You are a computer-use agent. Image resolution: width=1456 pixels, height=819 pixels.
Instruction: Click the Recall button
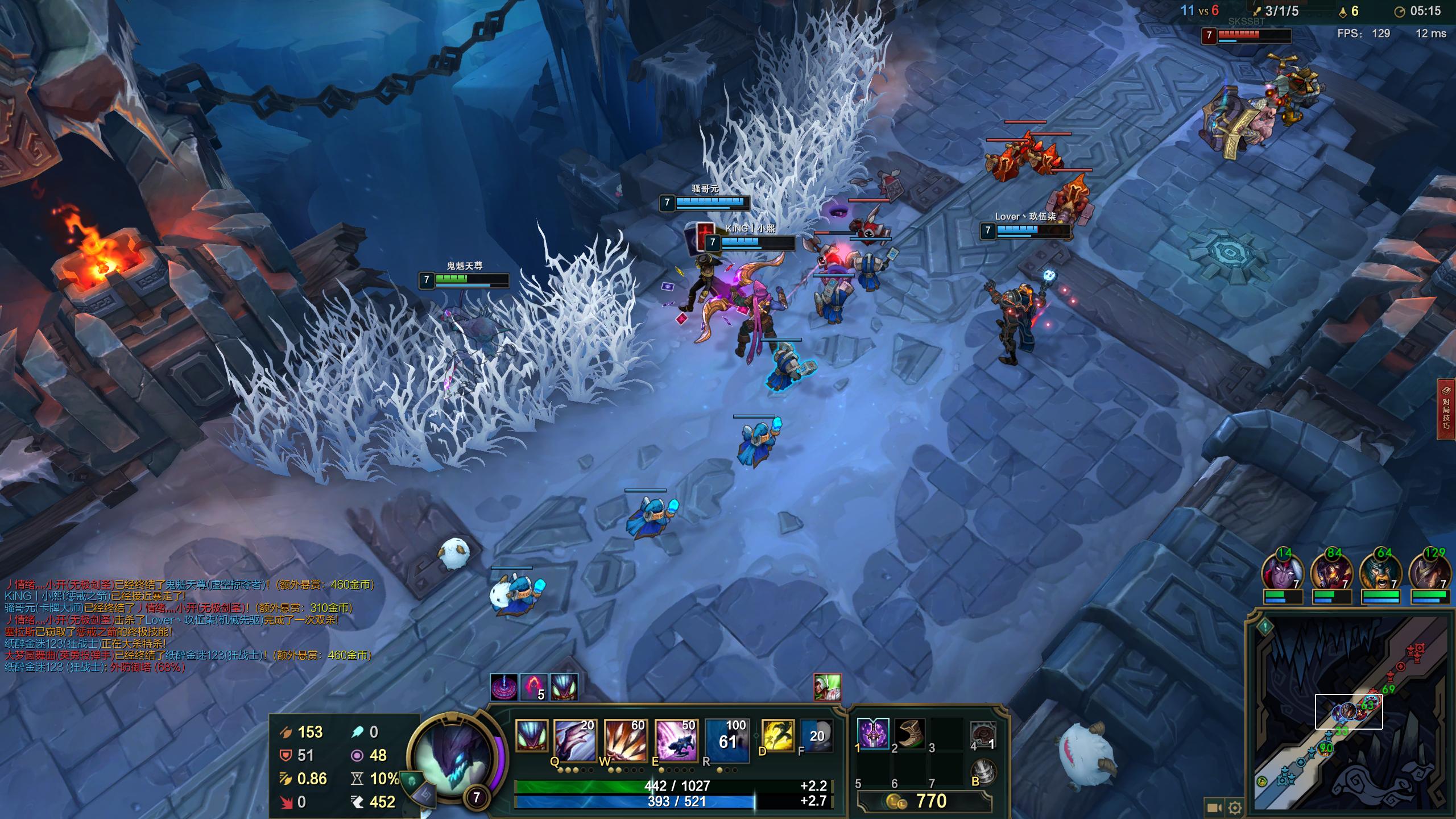984,771
